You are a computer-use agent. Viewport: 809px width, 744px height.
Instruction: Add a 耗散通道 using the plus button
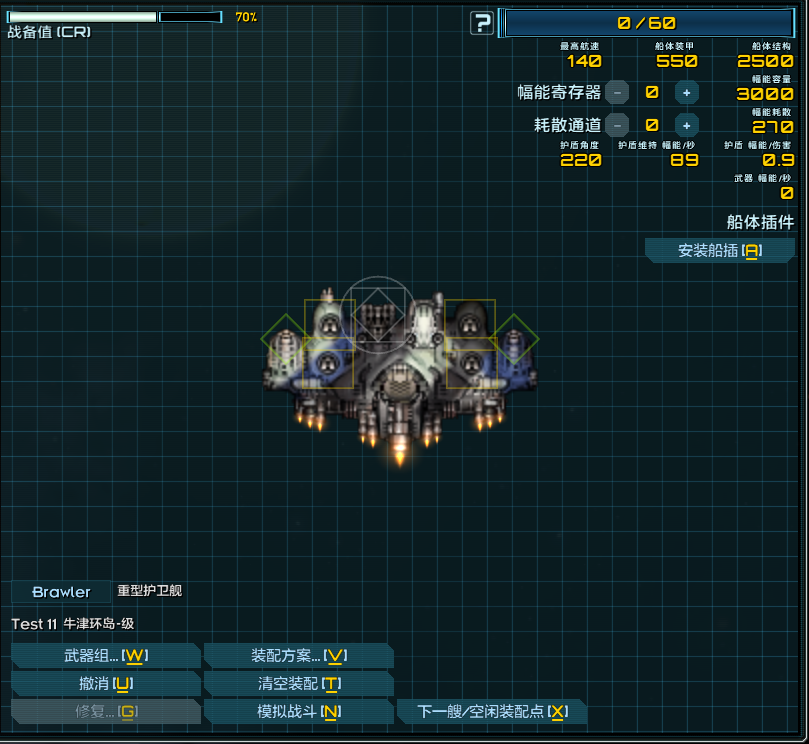point(686,125)
